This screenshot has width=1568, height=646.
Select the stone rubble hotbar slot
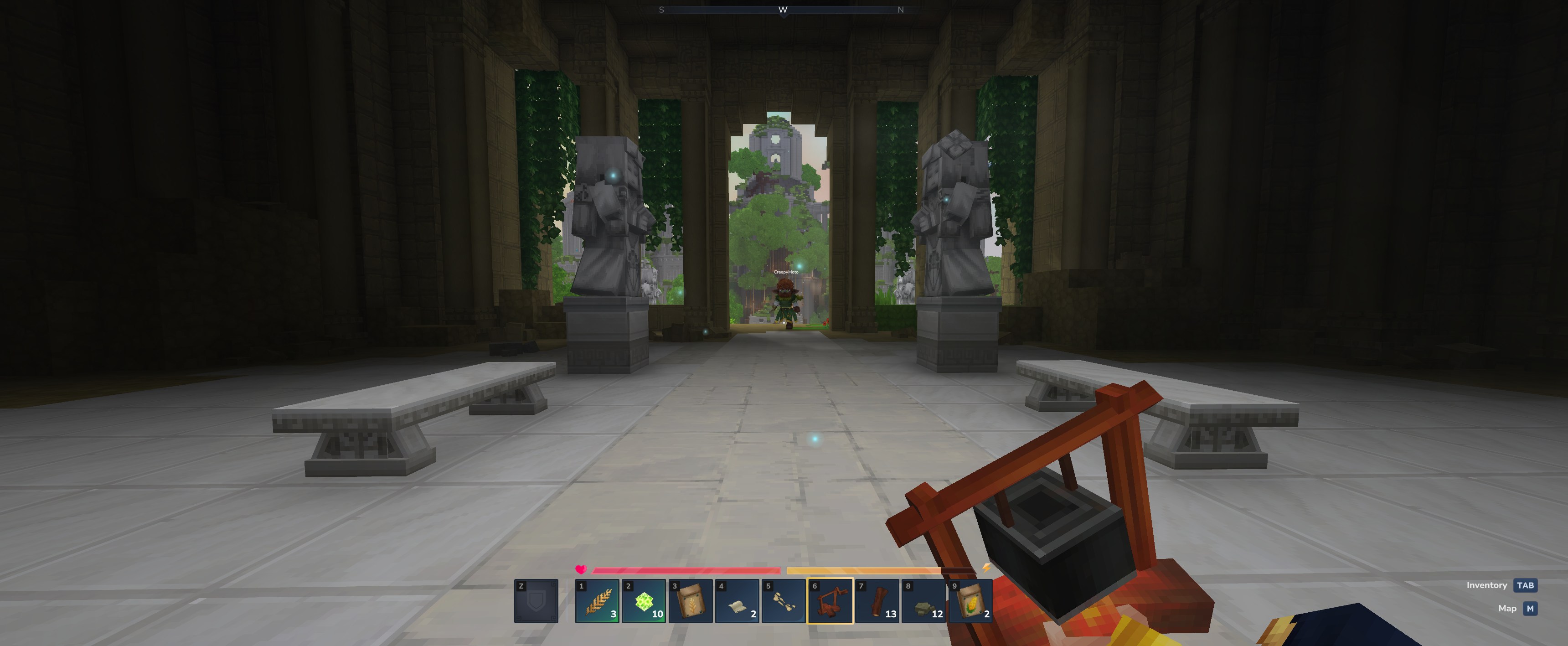point(923,601)
